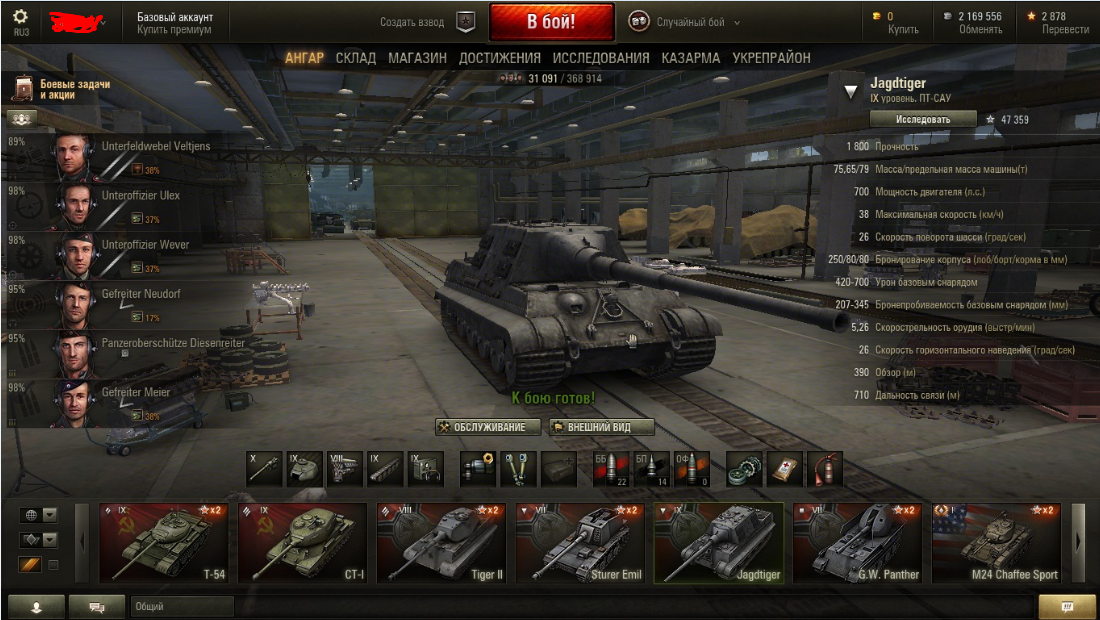Click the Общий chat channel field

pos(180,606)
